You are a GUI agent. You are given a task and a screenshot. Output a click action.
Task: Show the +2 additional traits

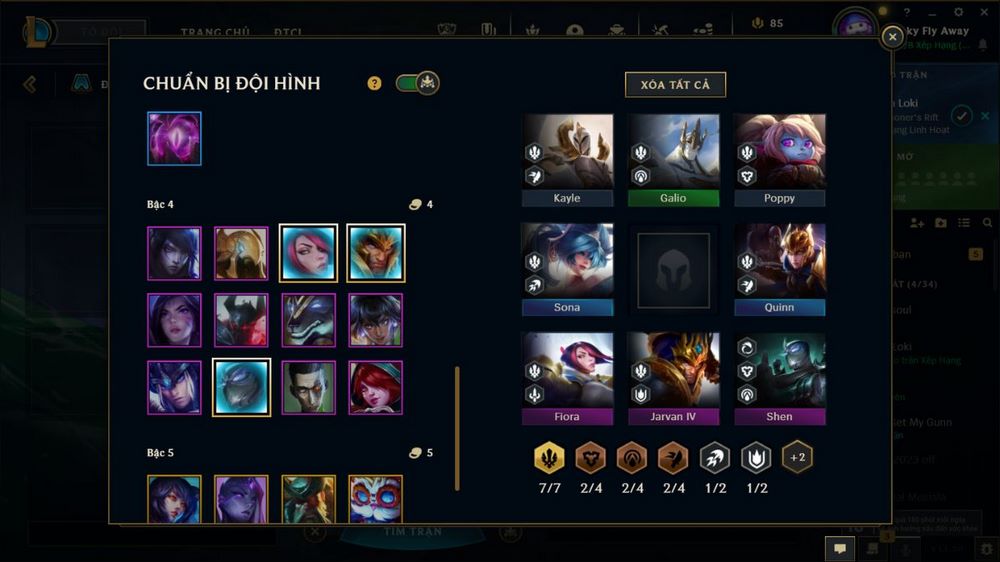click(x=797, y=457)
